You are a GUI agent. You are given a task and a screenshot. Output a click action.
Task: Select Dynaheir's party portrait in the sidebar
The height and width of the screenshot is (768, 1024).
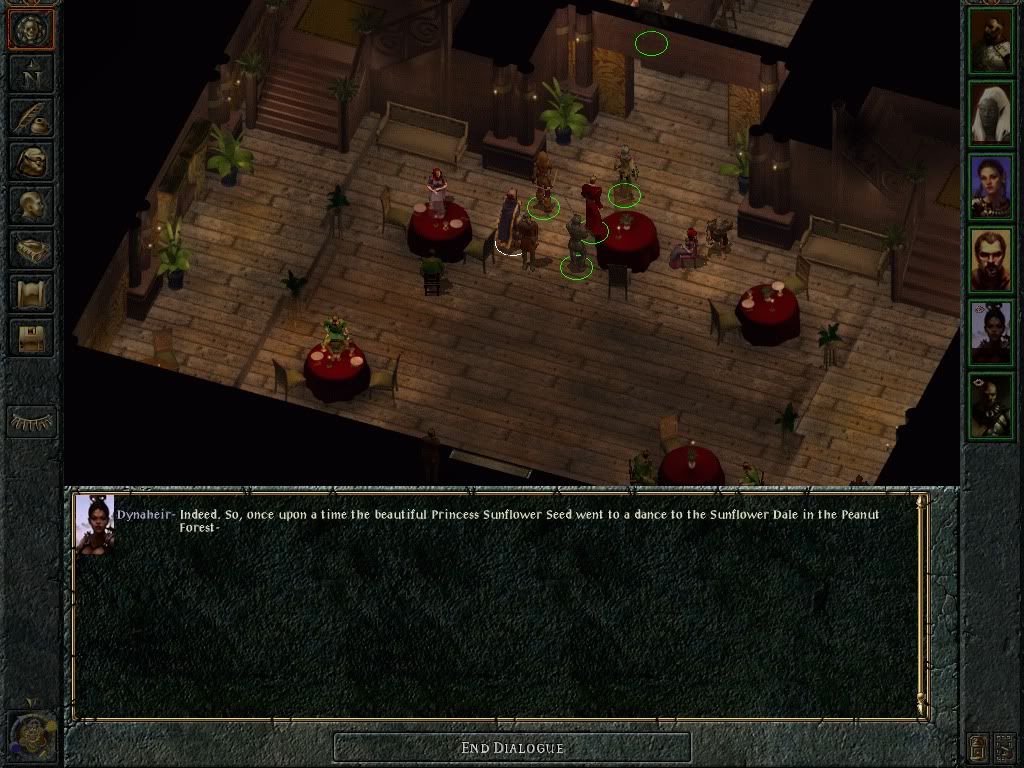[x=991, y=333]
